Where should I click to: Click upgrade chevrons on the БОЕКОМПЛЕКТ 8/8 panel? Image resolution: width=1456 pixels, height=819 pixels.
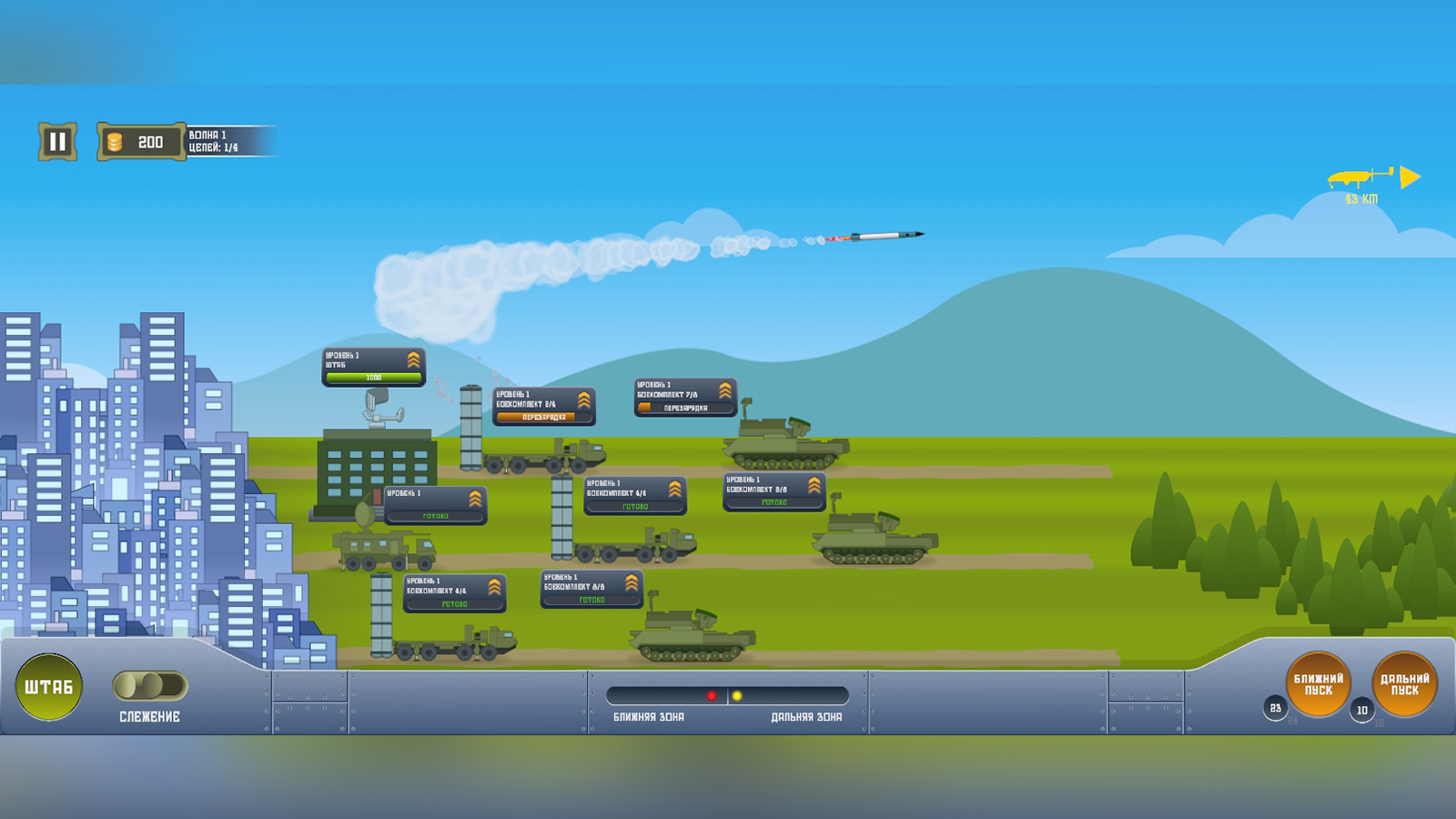(813, 487)
